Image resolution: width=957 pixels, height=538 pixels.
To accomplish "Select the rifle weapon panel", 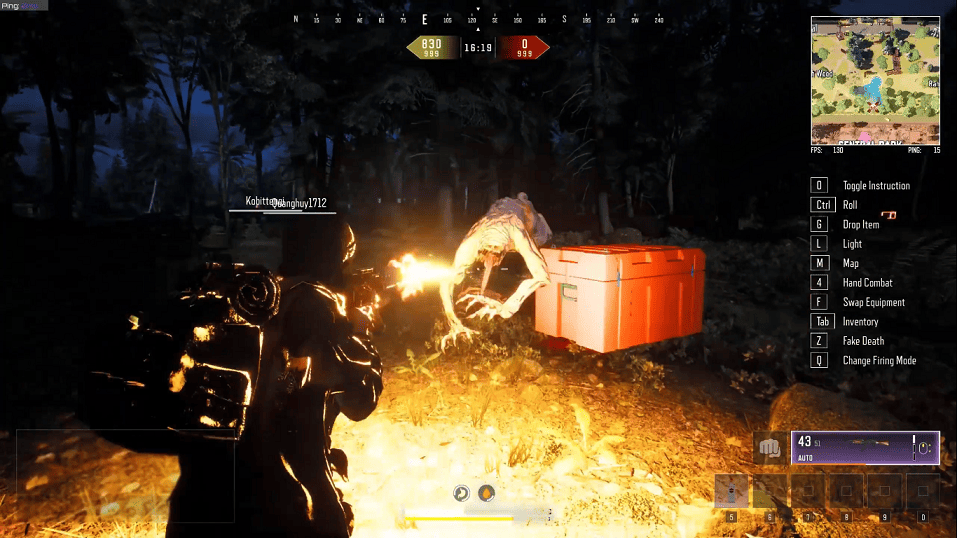I will click(x=865, y=447).
